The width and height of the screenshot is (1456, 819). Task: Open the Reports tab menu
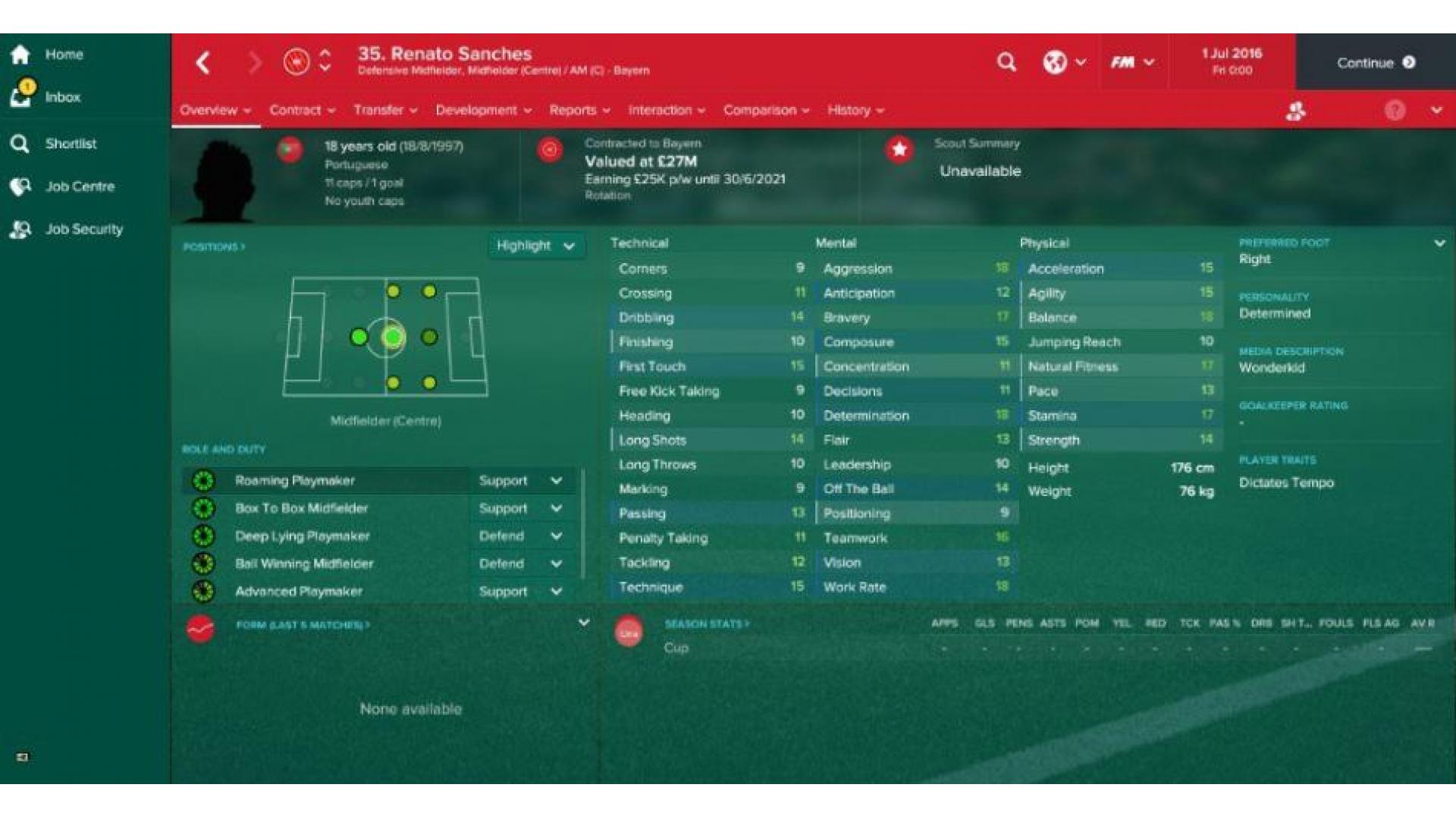(579, 111)
